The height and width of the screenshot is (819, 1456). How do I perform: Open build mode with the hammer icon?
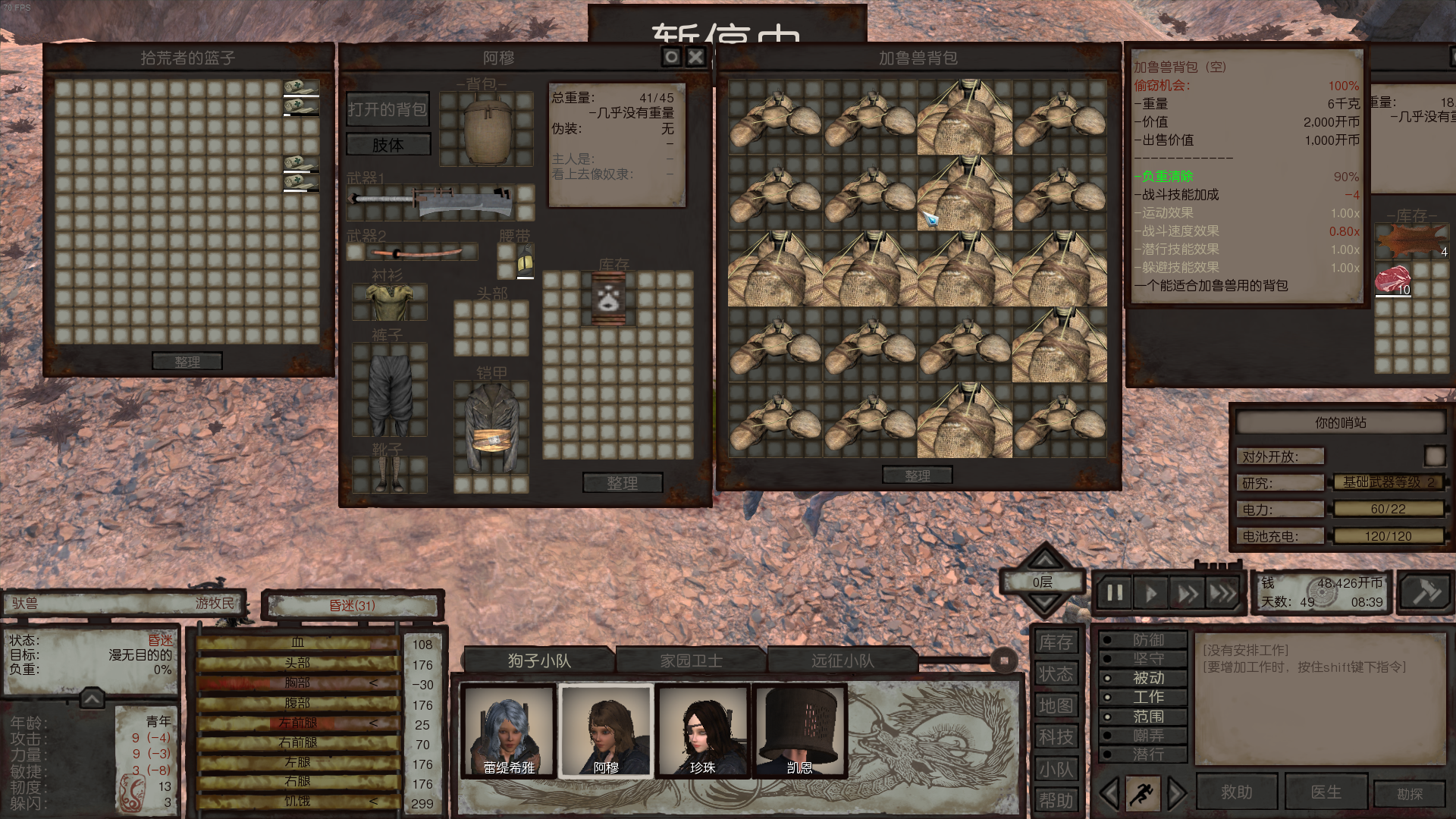click(x=1425, y=592)
